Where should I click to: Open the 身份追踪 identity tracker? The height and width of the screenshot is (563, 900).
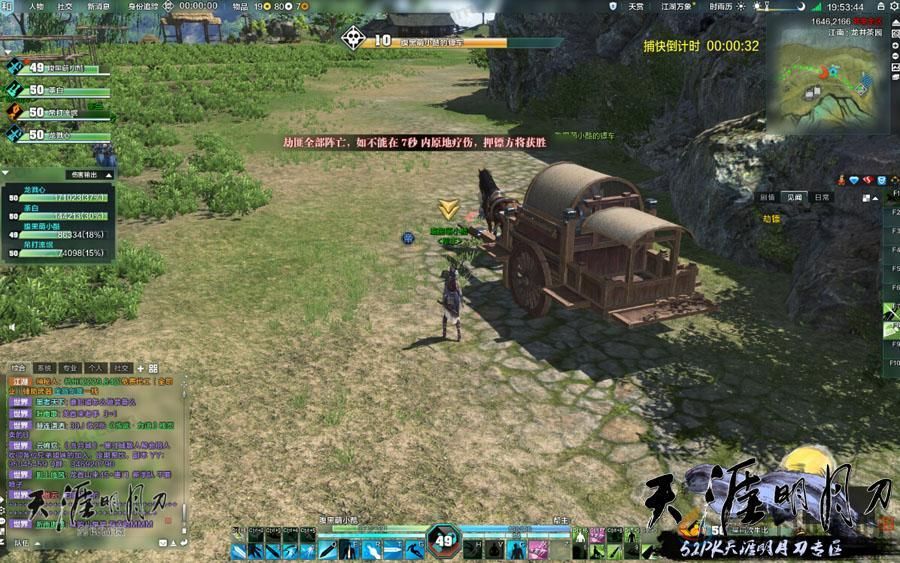[x=143, y=6]
